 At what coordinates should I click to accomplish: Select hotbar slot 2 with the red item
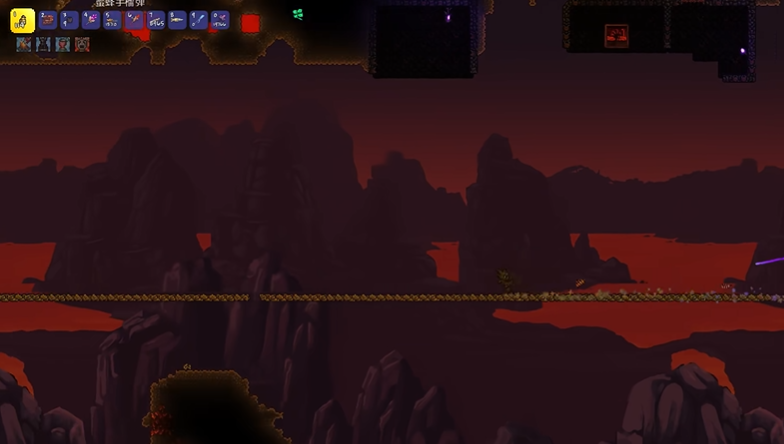[x=48, y=20]
